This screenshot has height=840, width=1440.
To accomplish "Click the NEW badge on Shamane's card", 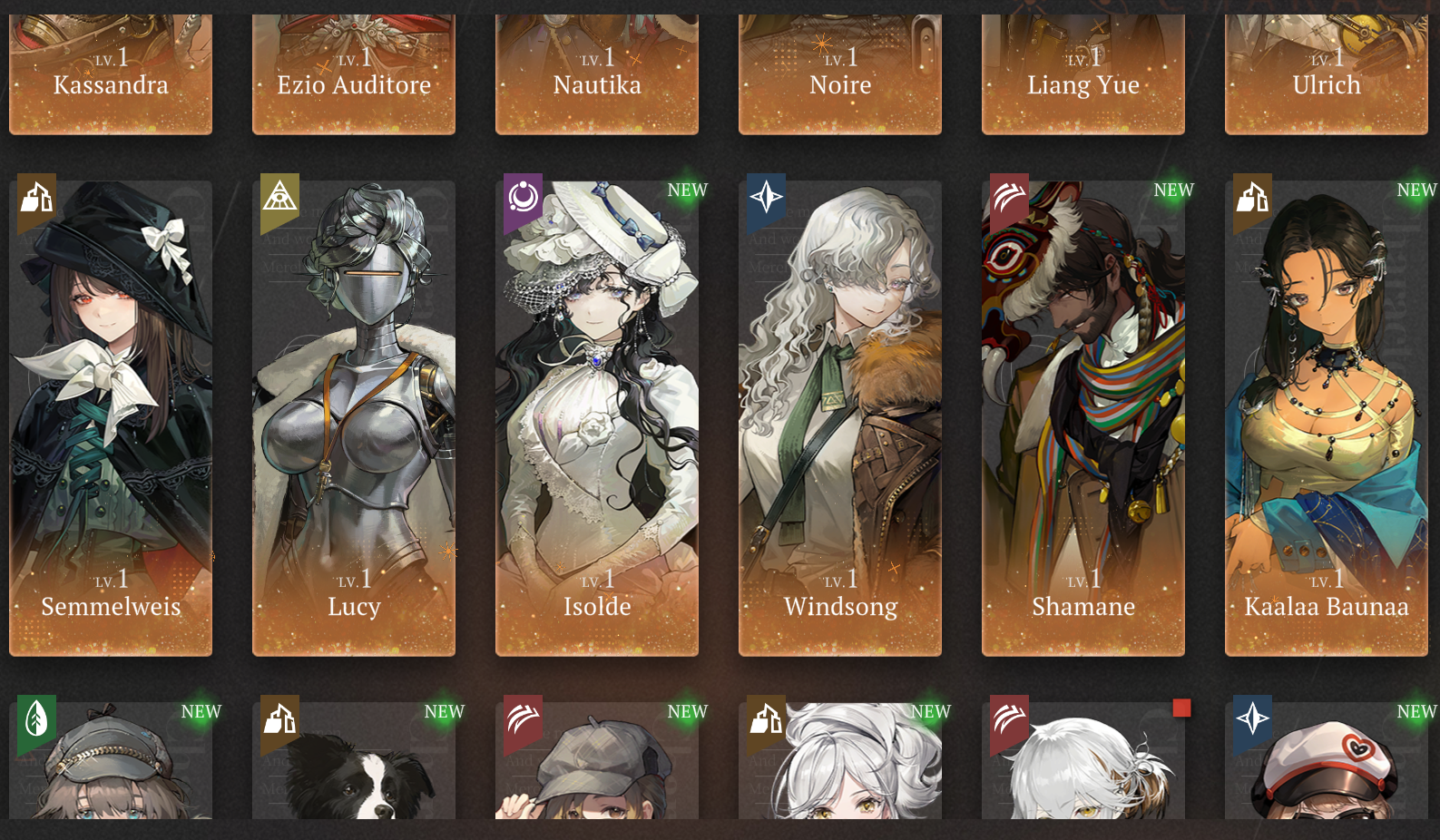I will [x=1173, y=190].
